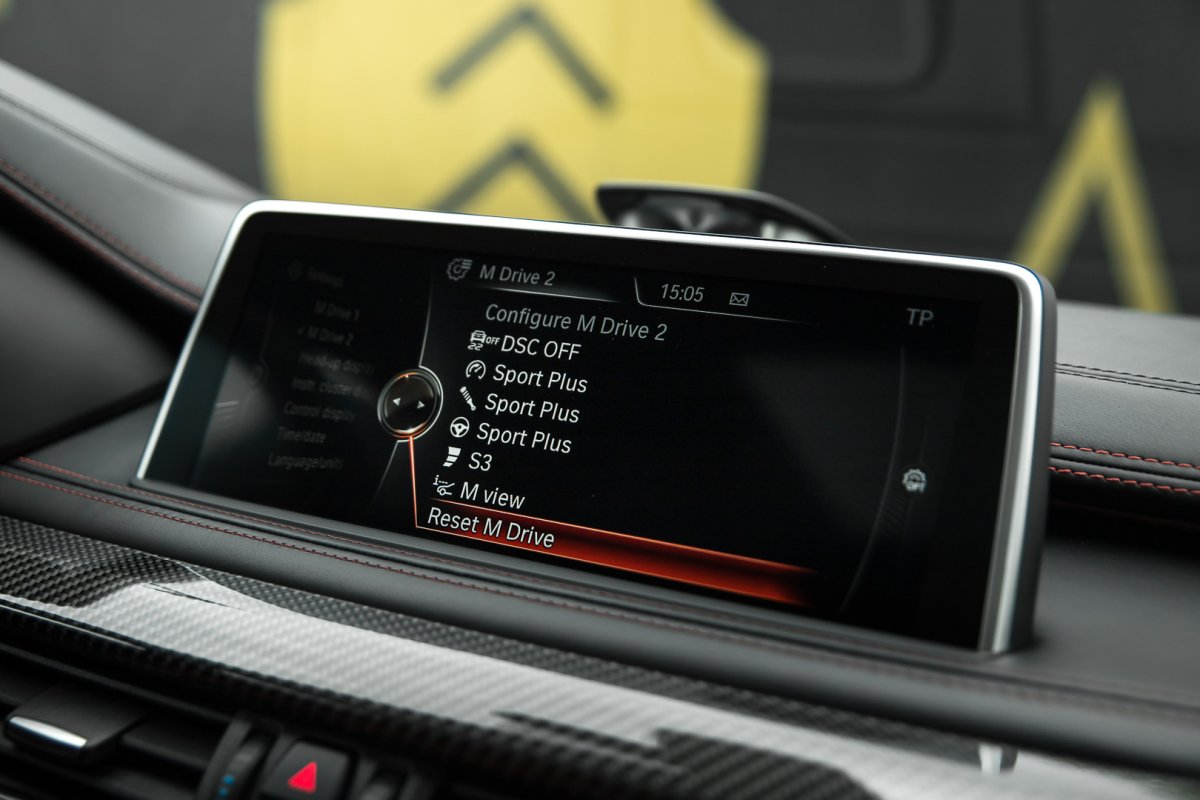
Task: Select Sport Plus beside the shock absorber icon
Action: (531, 408)
